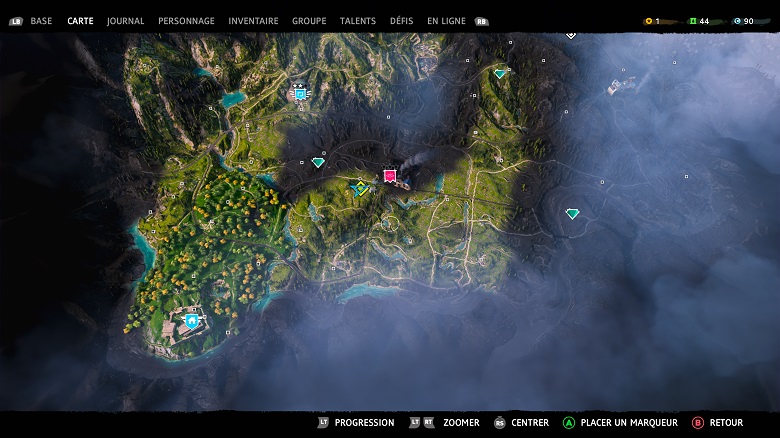
Task: Switch to the EN LIGNE tab
Action: (x=446, y=21)
